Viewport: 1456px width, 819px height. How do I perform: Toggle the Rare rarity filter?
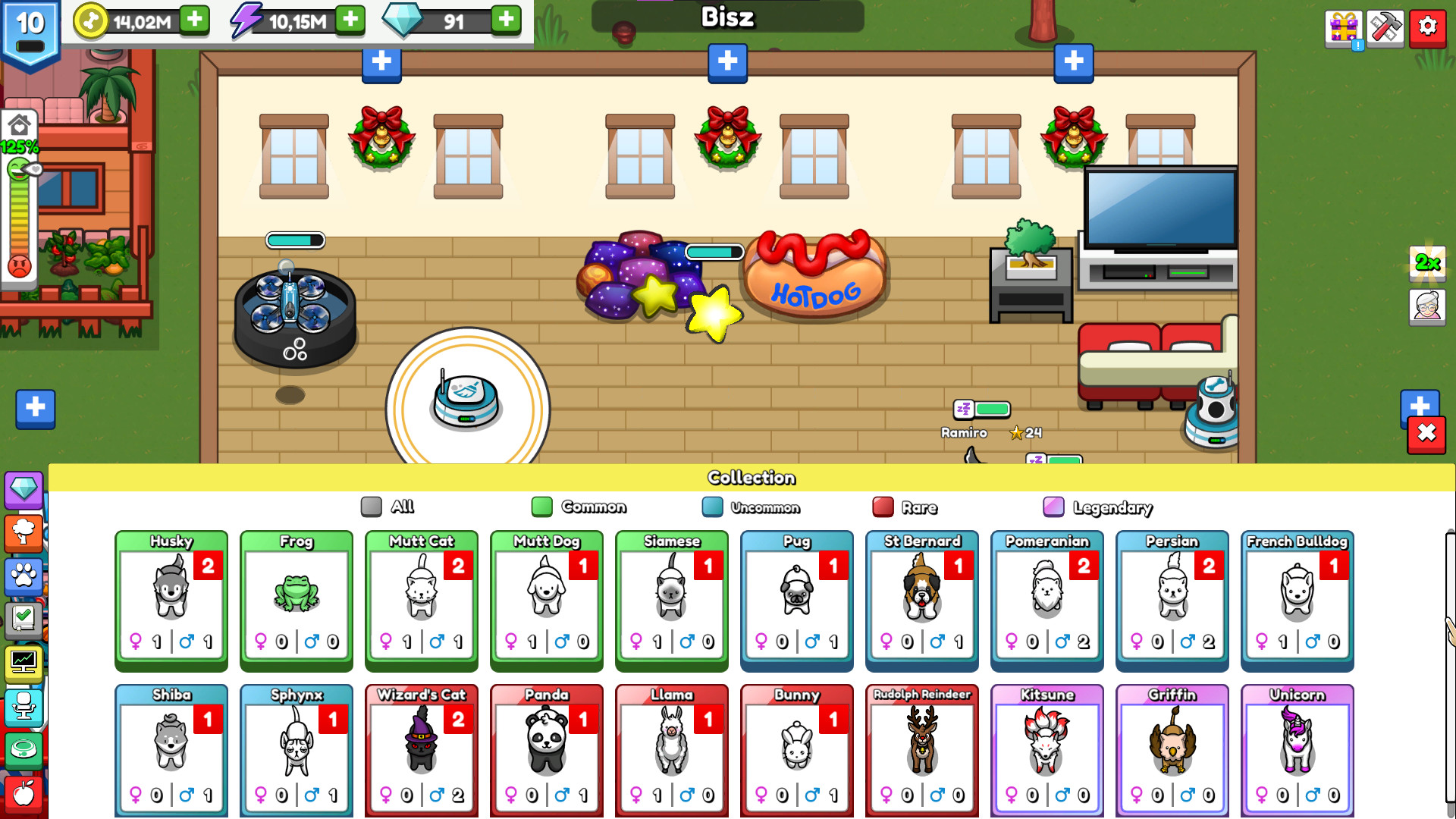(x=882, y=507)
